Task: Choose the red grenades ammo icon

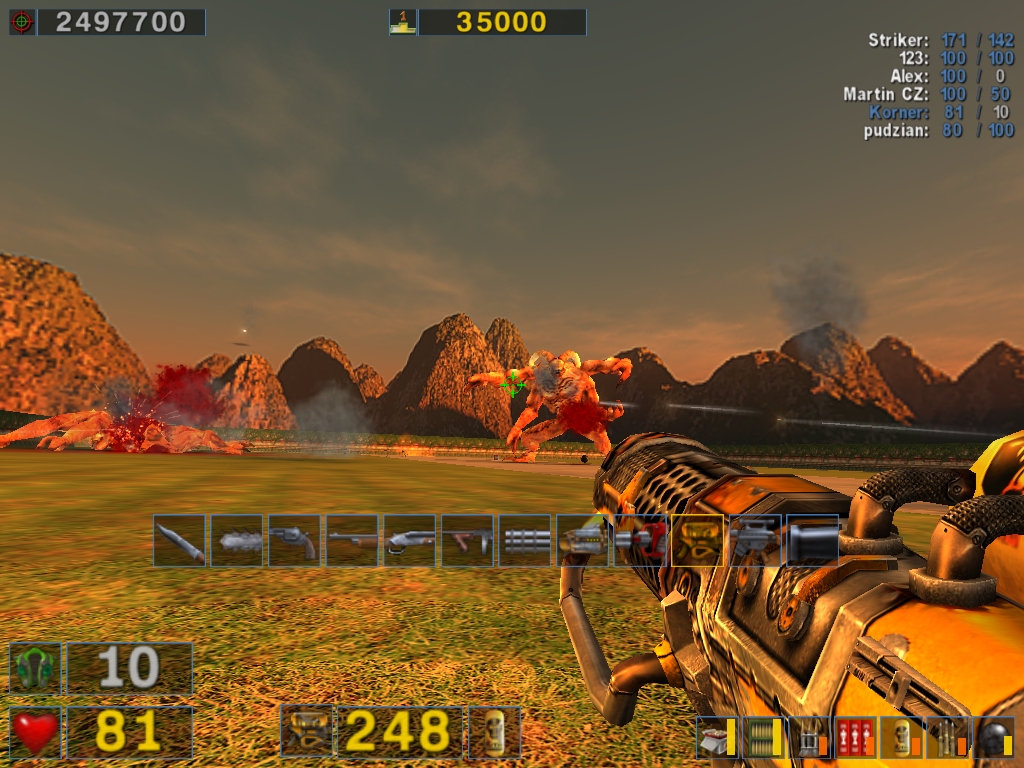Action: click(854, 737)
